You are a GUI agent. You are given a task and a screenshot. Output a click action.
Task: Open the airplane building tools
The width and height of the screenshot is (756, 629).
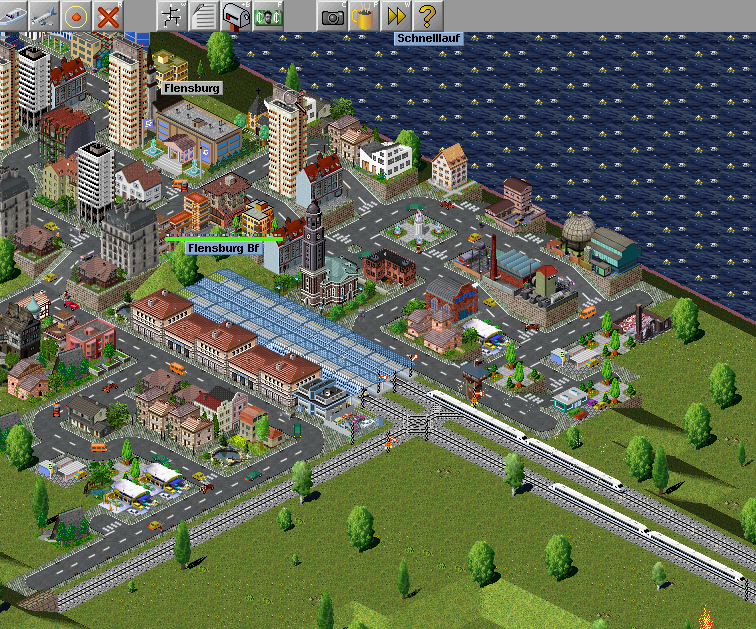coord(44,15)
